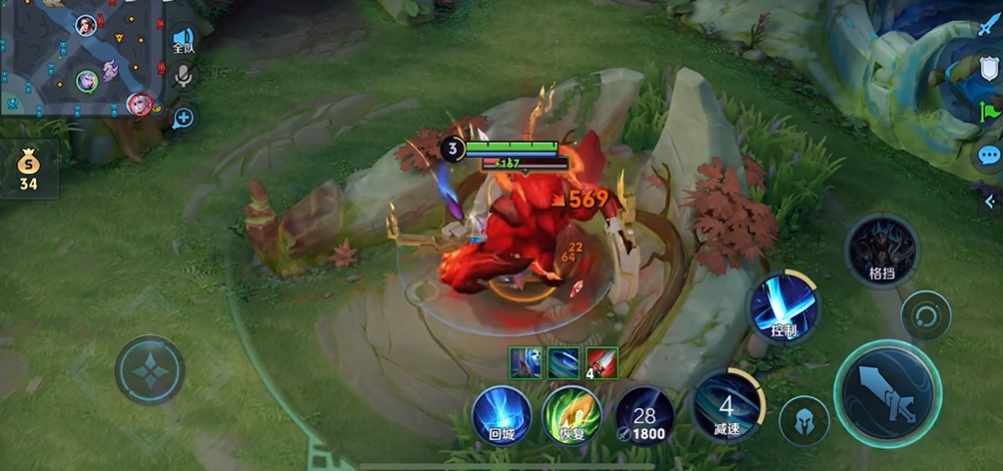Tap the circular arrow swap button
This screenshot has width=1003, height=471.
tap(925, 317)
